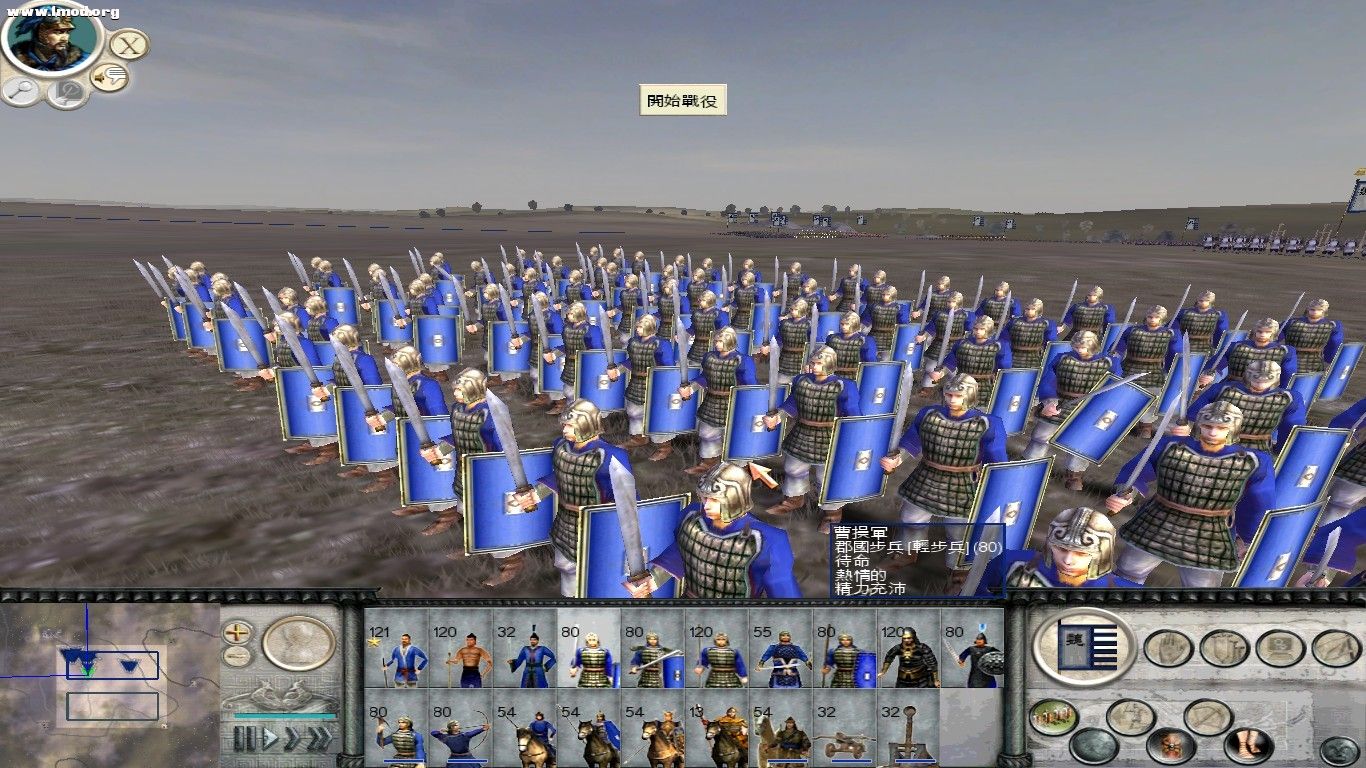Zoom the minimap in with the plus icon
This screenshot has height=768, width=1366.
[x=237, y=634]
